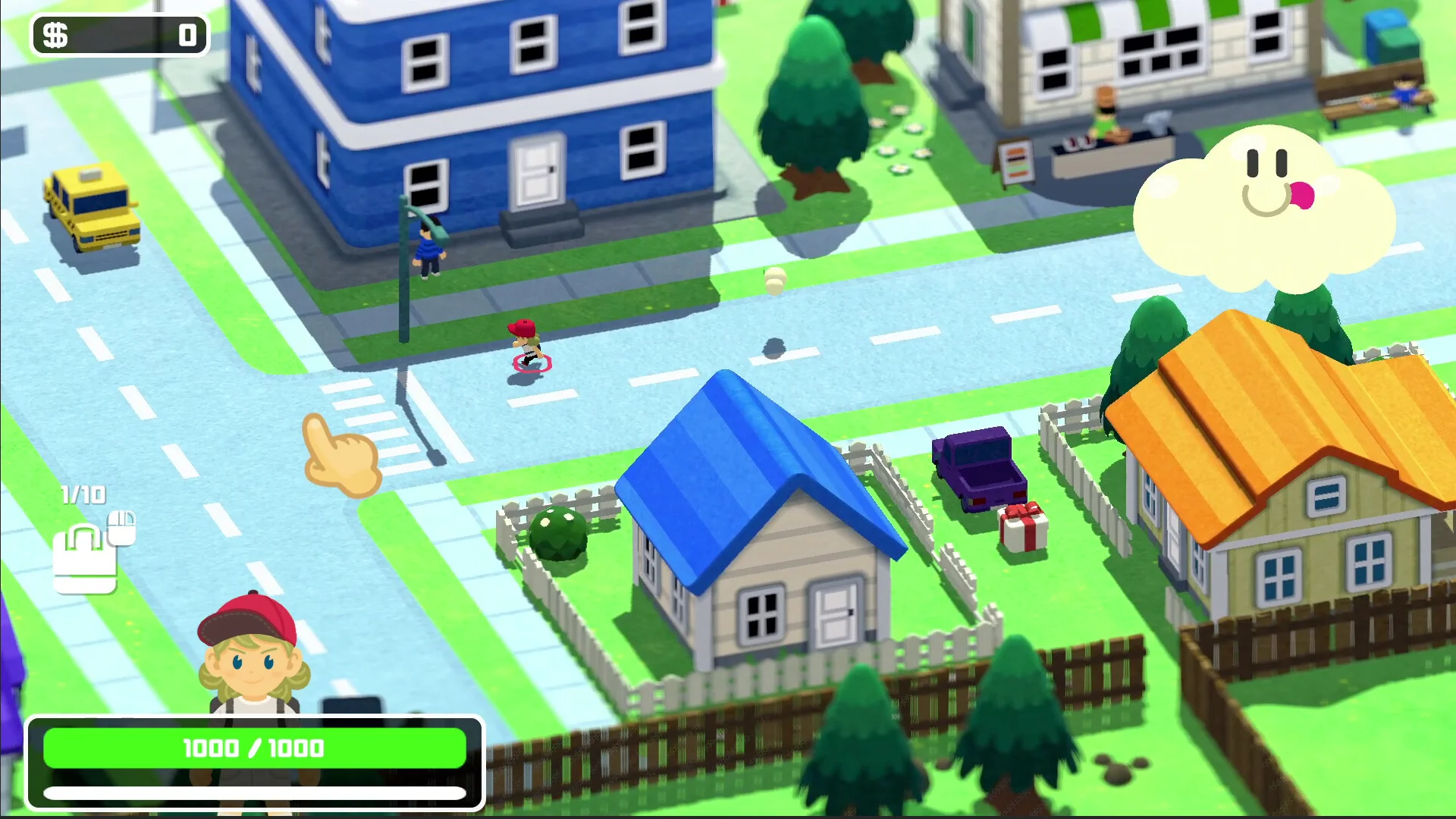Viewport: 1456px width, 819px height.
Task: Open the blue building's white front door
Action: pyautogui.click(x=535, y=168)
